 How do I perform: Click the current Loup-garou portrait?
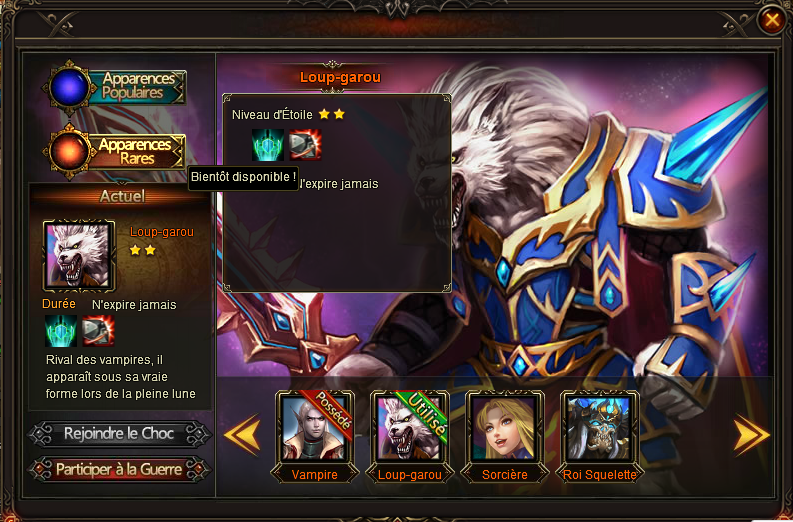pyautogui.click(x=79, y=255)
